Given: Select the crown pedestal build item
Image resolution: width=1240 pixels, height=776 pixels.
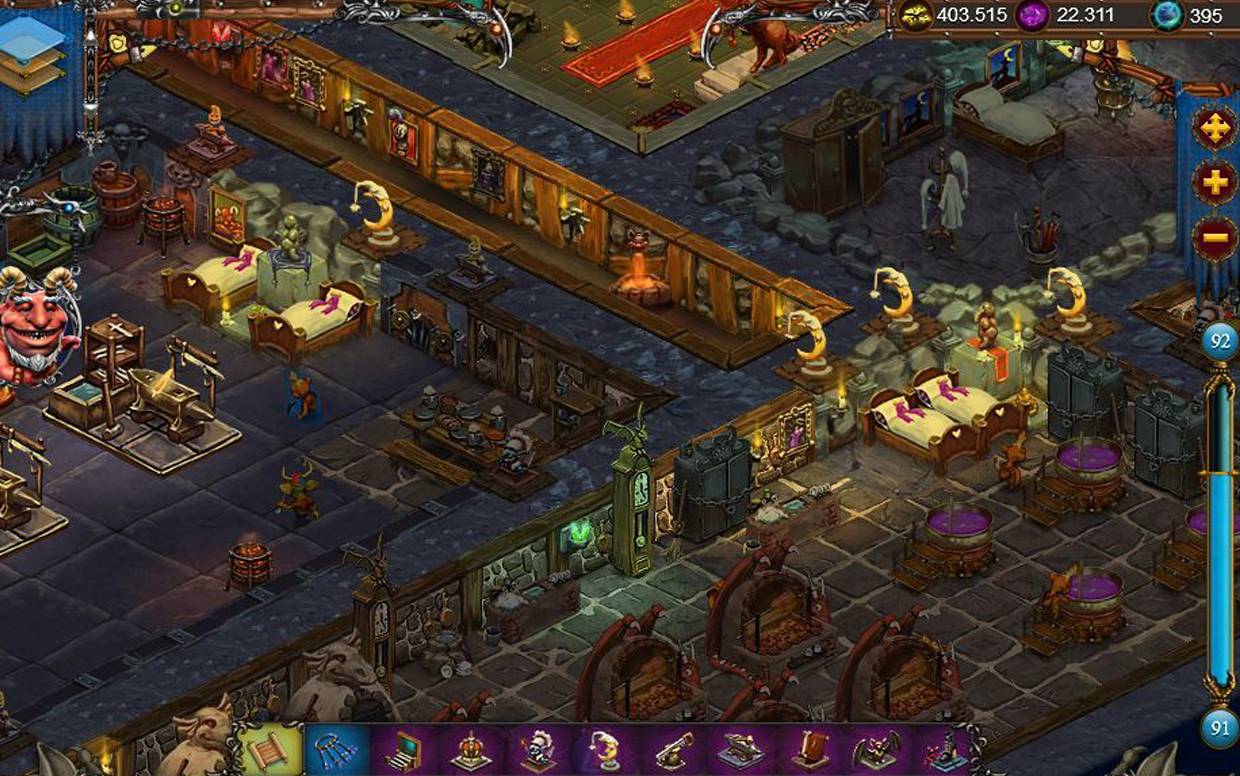Looking at the screenshot, I should (x=471, y=750).
